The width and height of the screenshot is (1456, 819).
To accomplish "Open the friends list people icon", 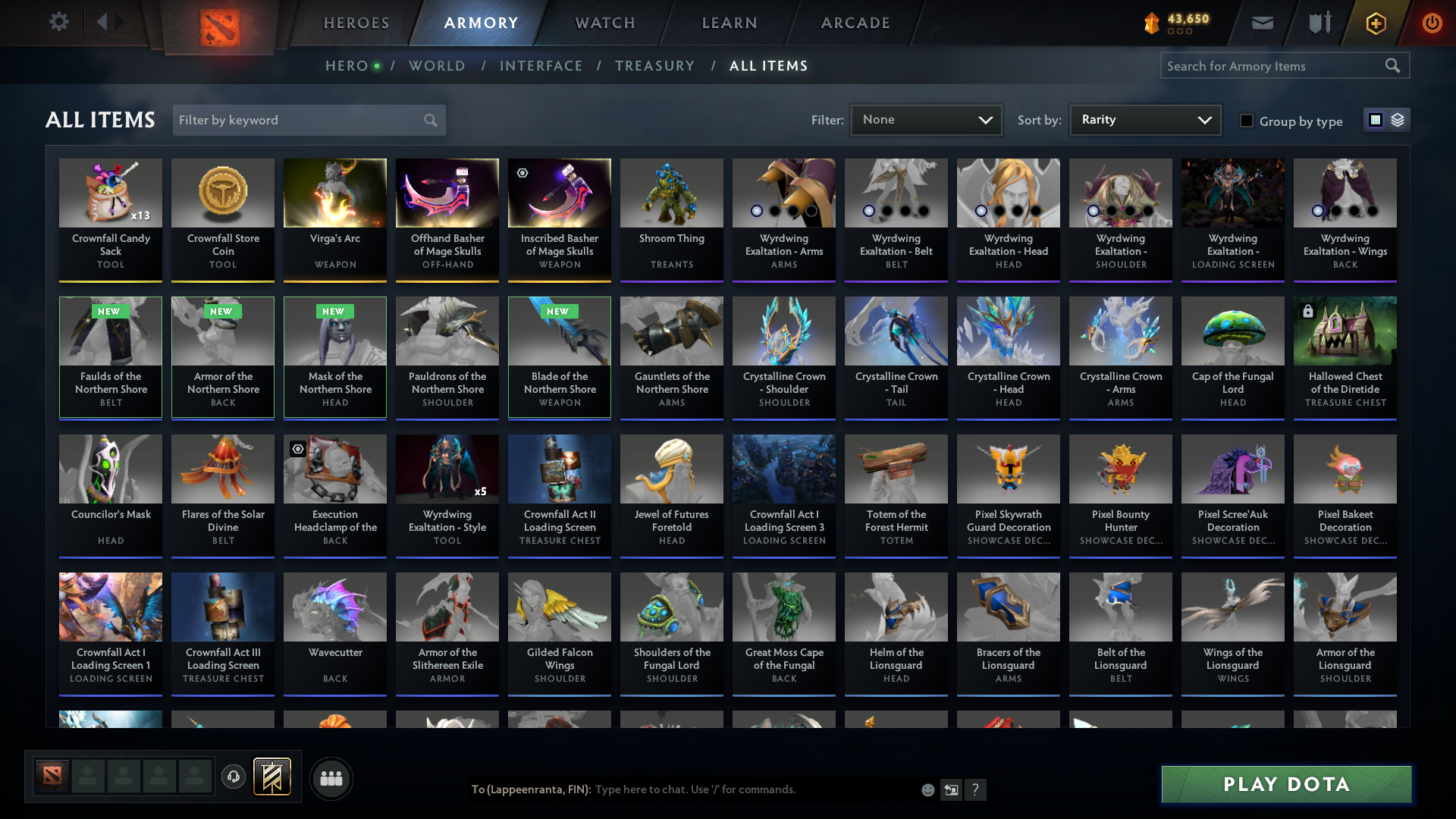I will pos(331,778).
